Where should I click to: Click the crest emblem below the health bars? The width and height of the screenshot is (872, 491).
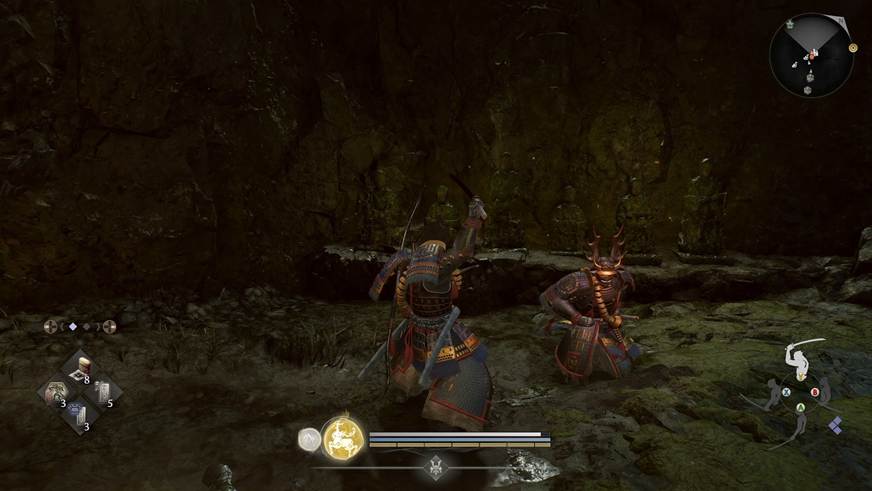pyautogui.click(x=436, y=465)
